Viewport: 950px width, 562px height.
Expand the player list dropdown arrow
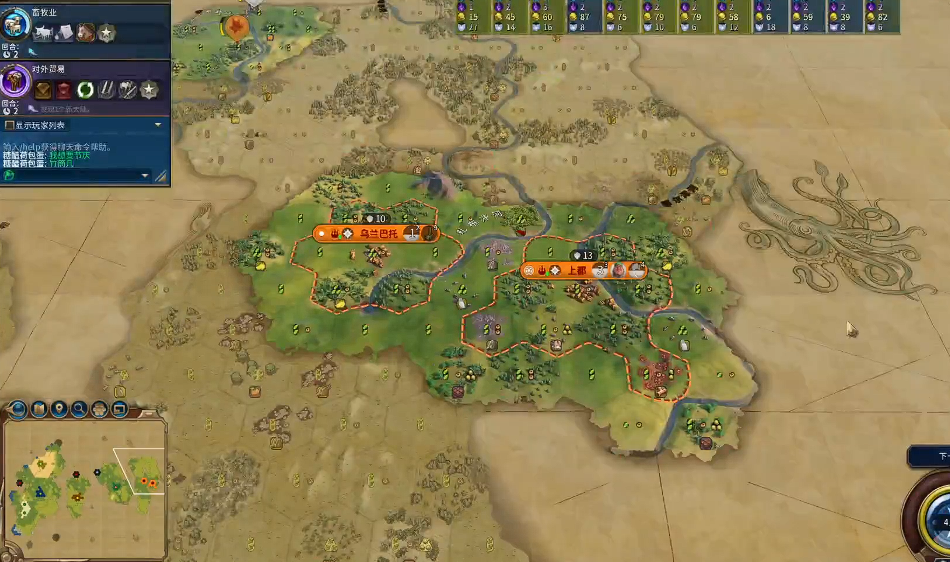pos(157,125)
